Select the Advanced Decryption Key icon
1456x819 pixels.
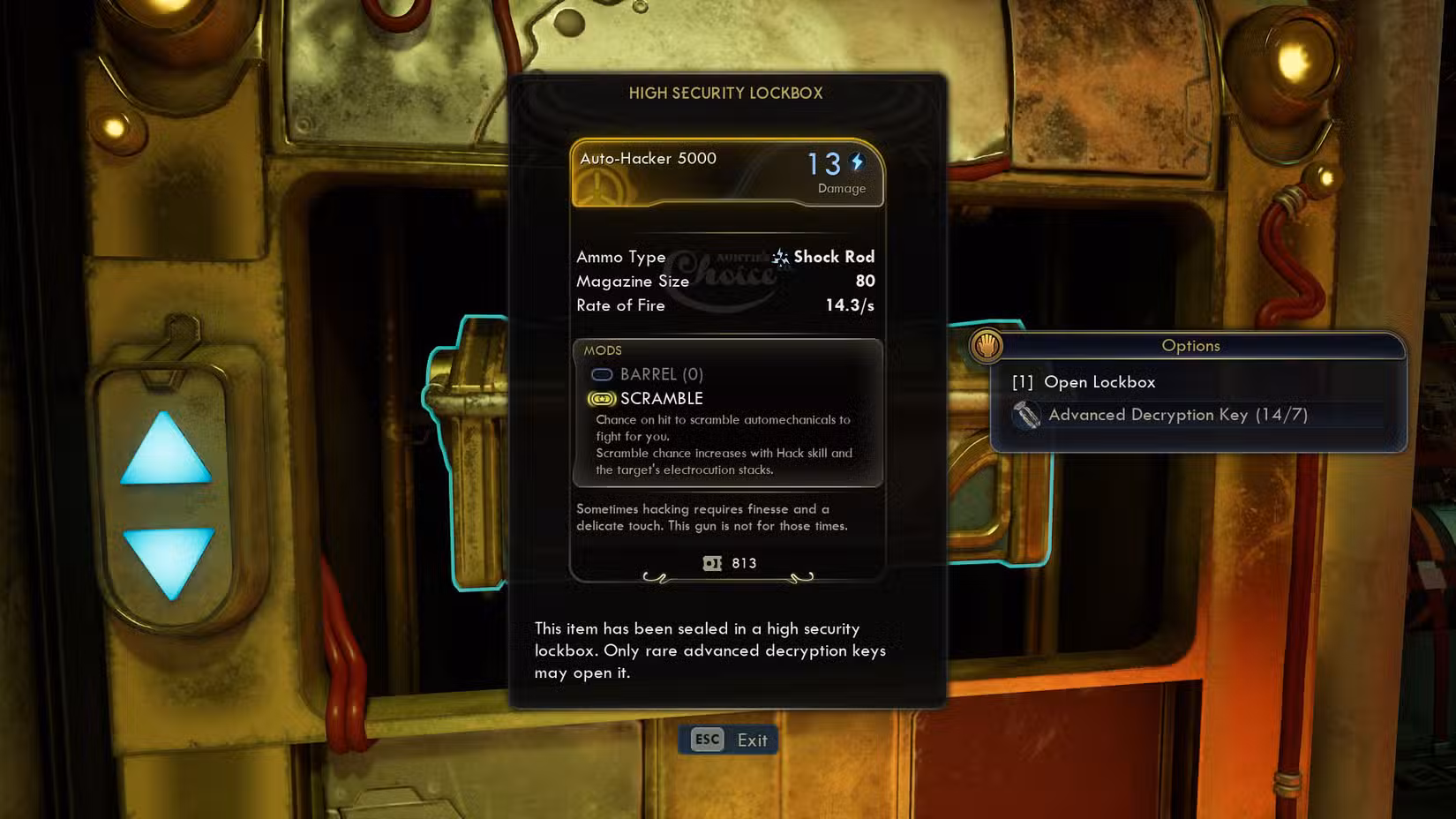(x=1026, y=415)
